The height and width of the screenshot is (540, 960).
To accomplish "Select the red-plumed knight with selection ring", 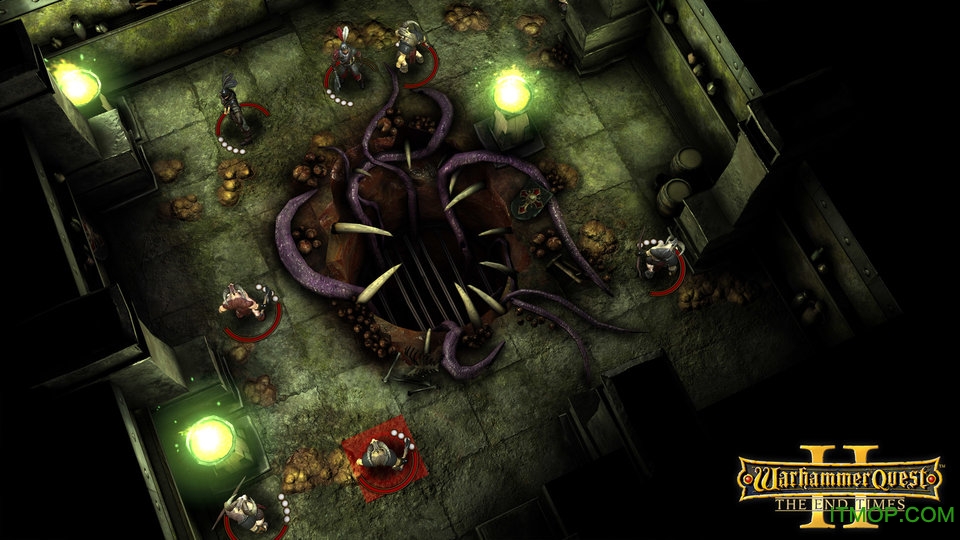I will (345, 64).
